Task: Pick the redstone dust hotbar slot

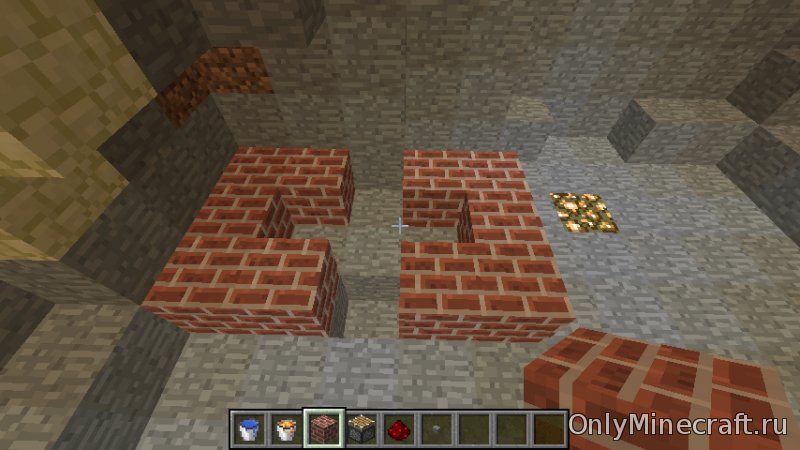Action: click(x=398, y=428)
